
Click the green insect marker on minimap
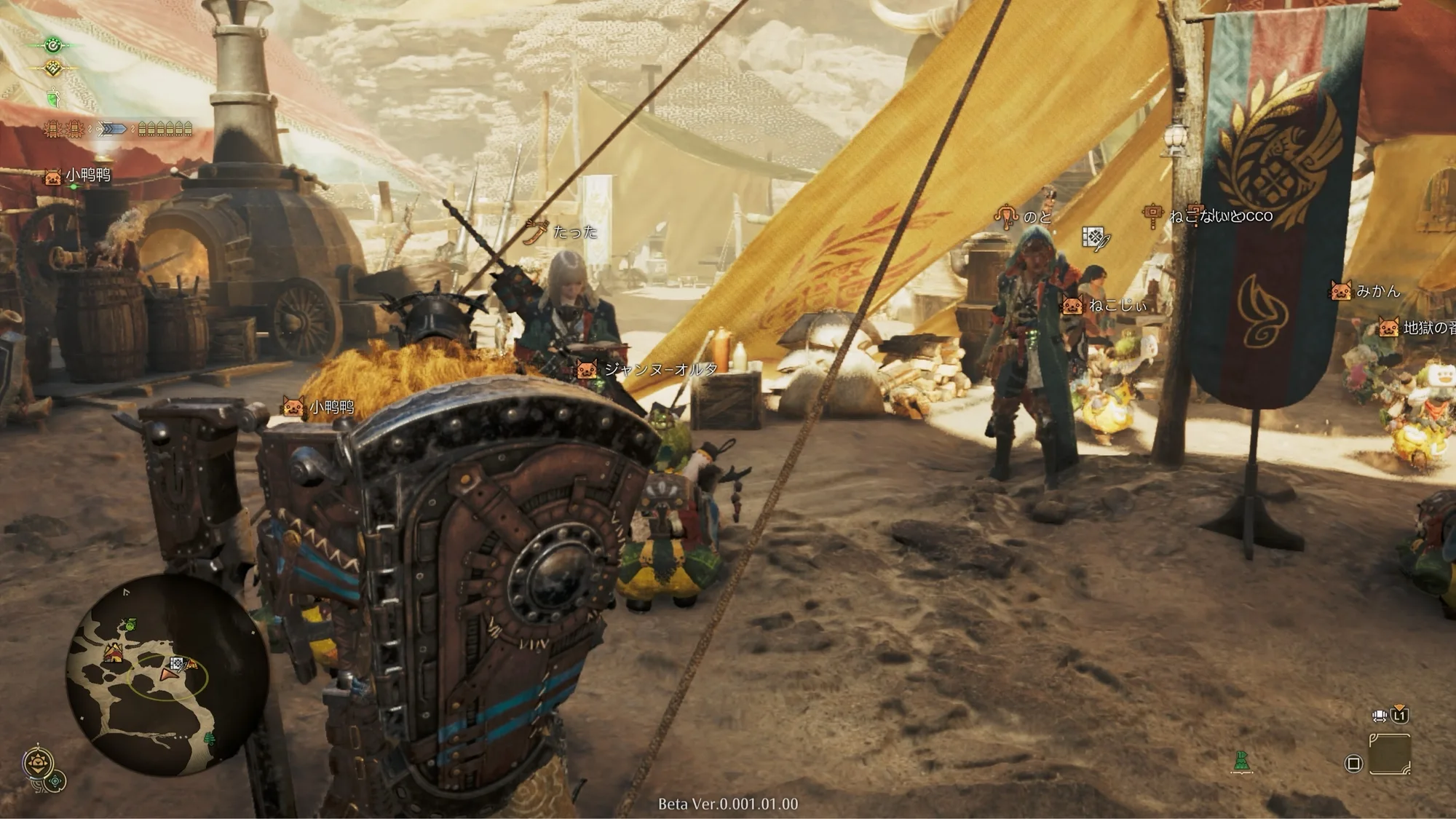130,624
